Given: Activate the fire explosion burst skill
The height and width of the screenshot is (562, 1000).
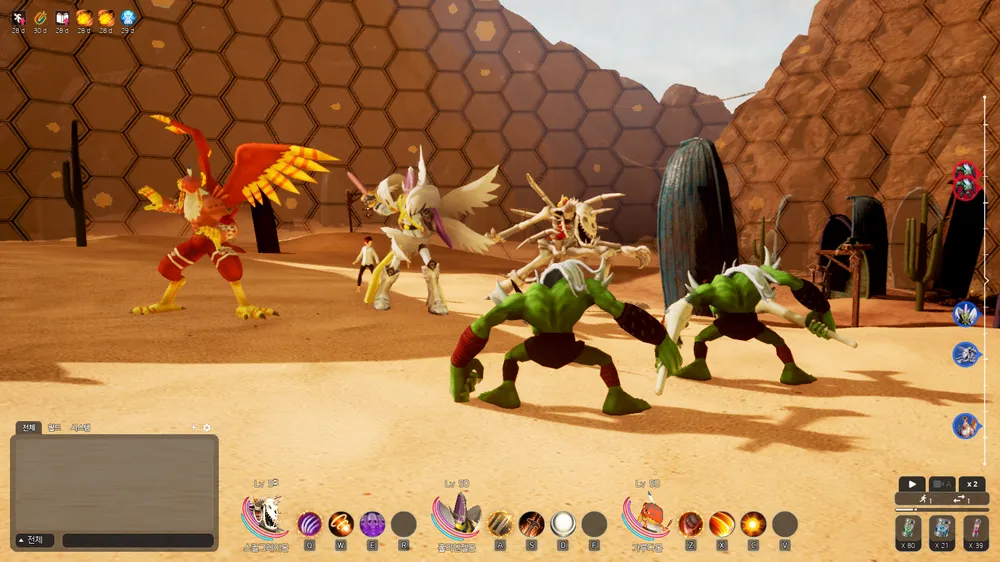Looking at the screenshot, I should click(753, 523).
